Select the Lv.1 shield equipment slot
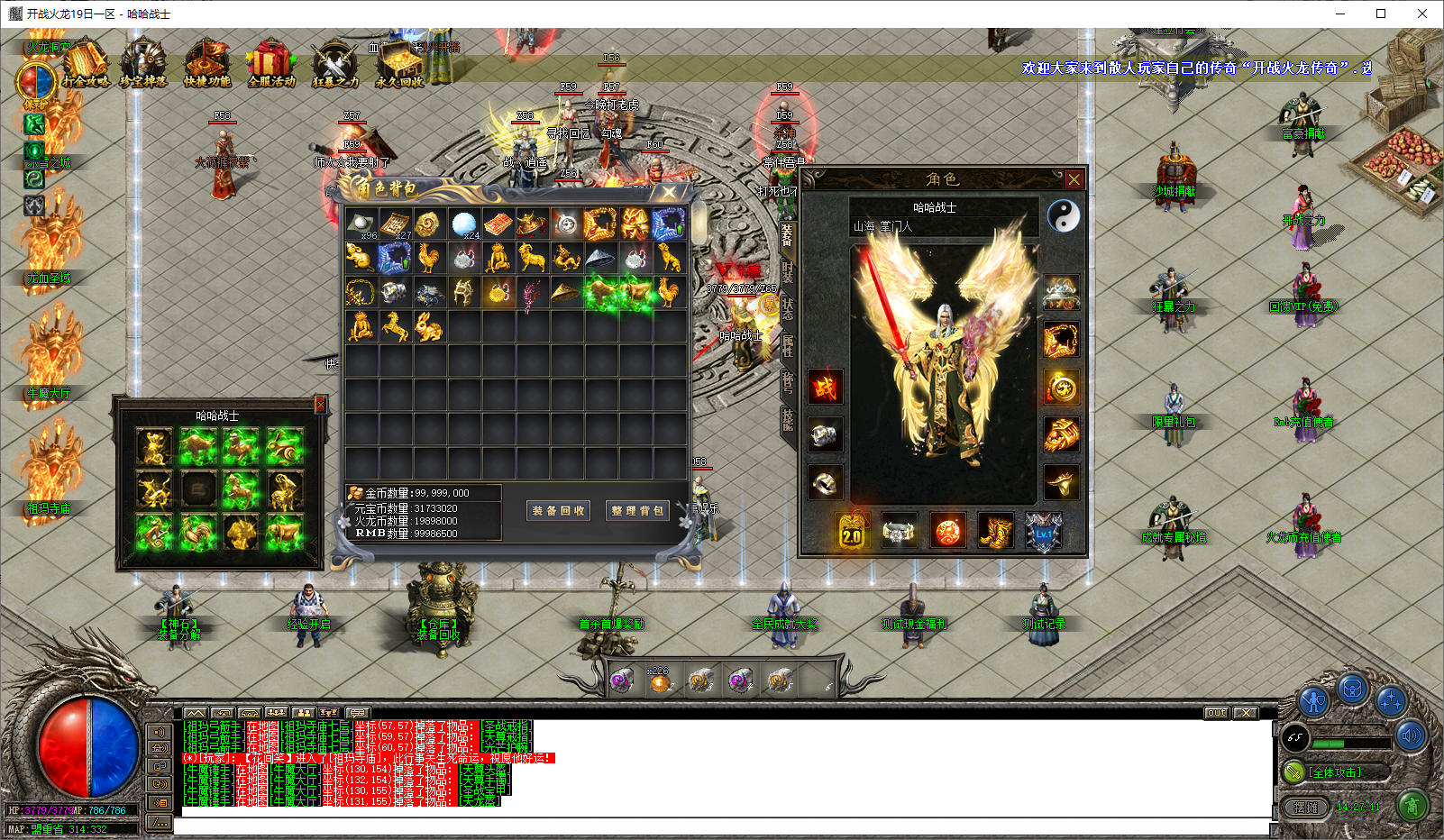This screenshot has height=840, width=1444. pos(1044,532)
